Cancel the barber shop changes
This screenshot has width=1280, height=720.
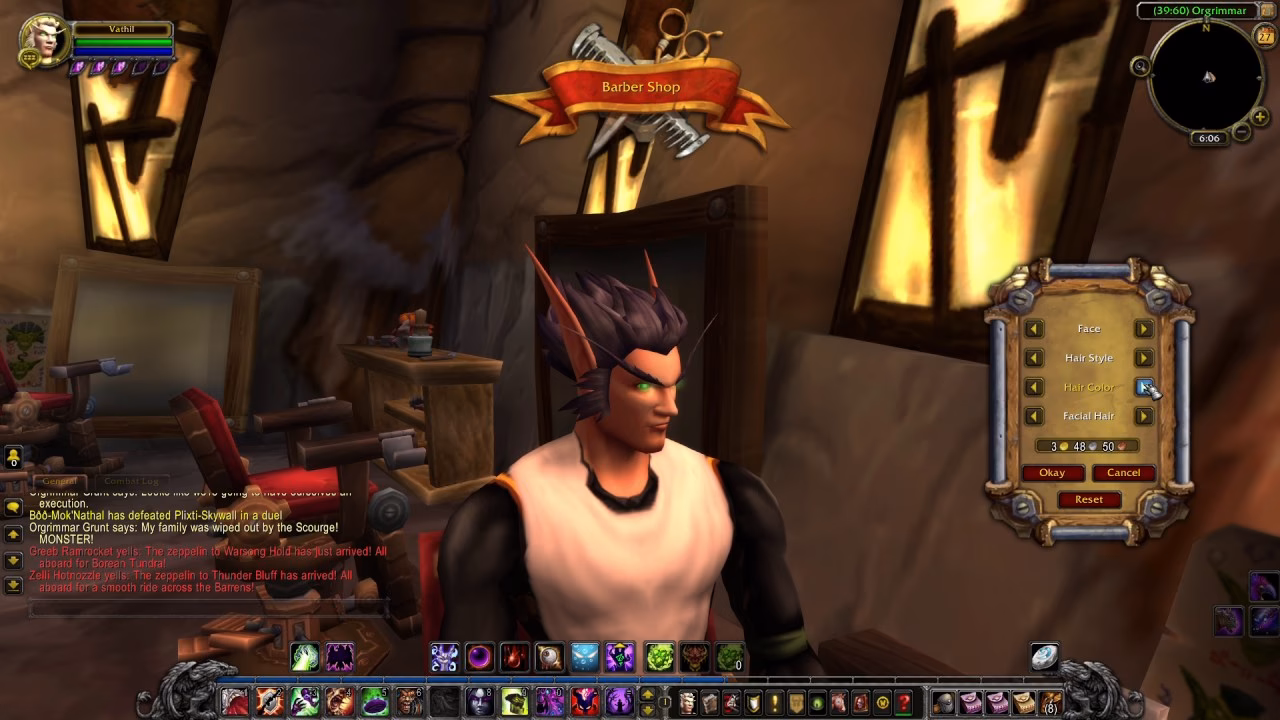pyautogui.click(x=1123, y=473)
